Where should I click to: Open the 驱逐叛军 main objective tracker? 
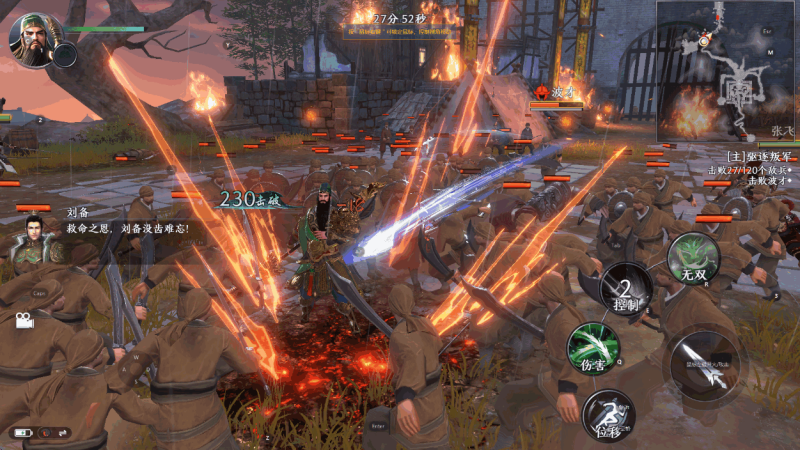click(x=758, y=157)
